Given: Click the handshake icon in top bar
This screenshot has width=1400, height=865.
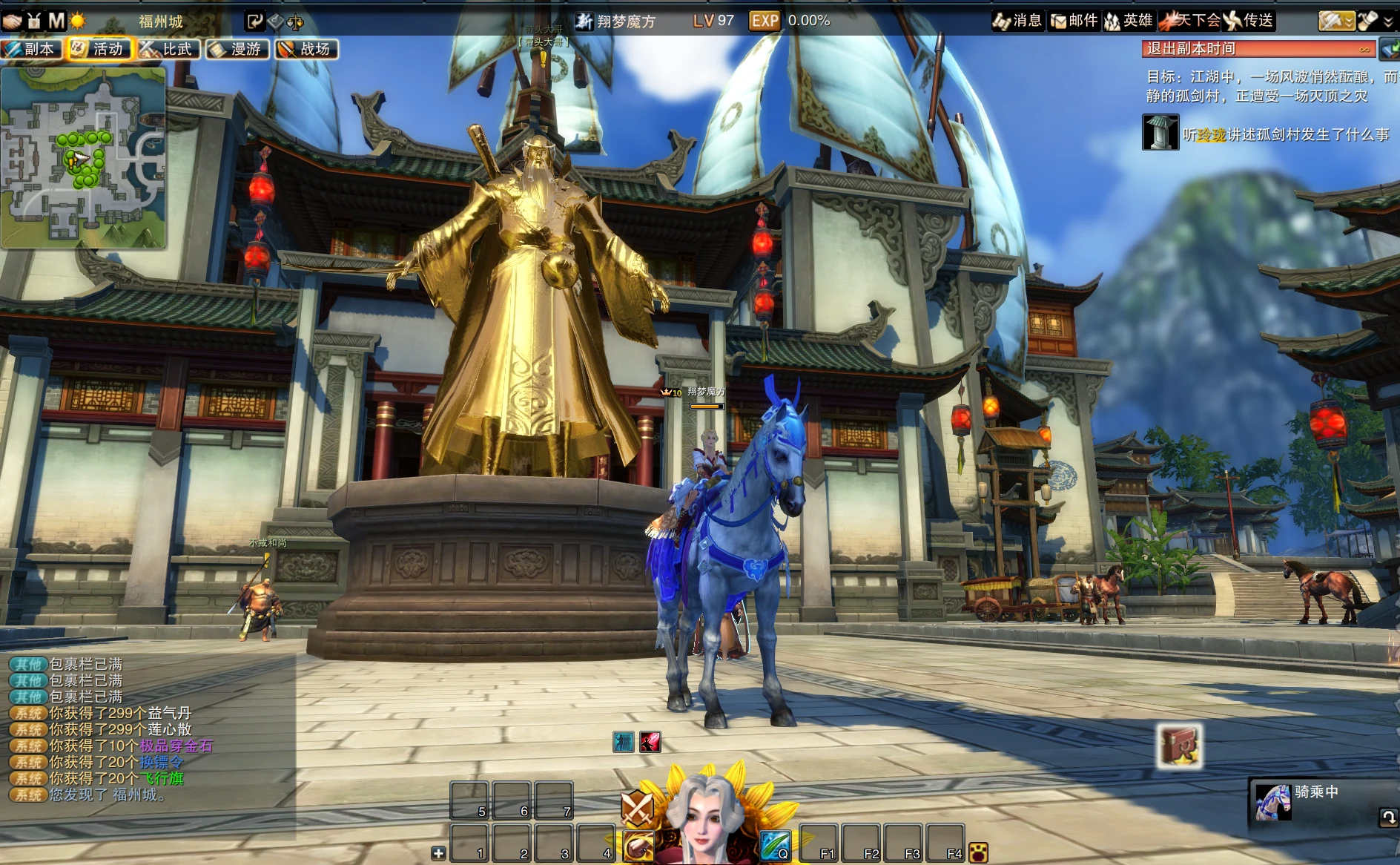Looking at the screenshot, I should (x=12, y=21).
